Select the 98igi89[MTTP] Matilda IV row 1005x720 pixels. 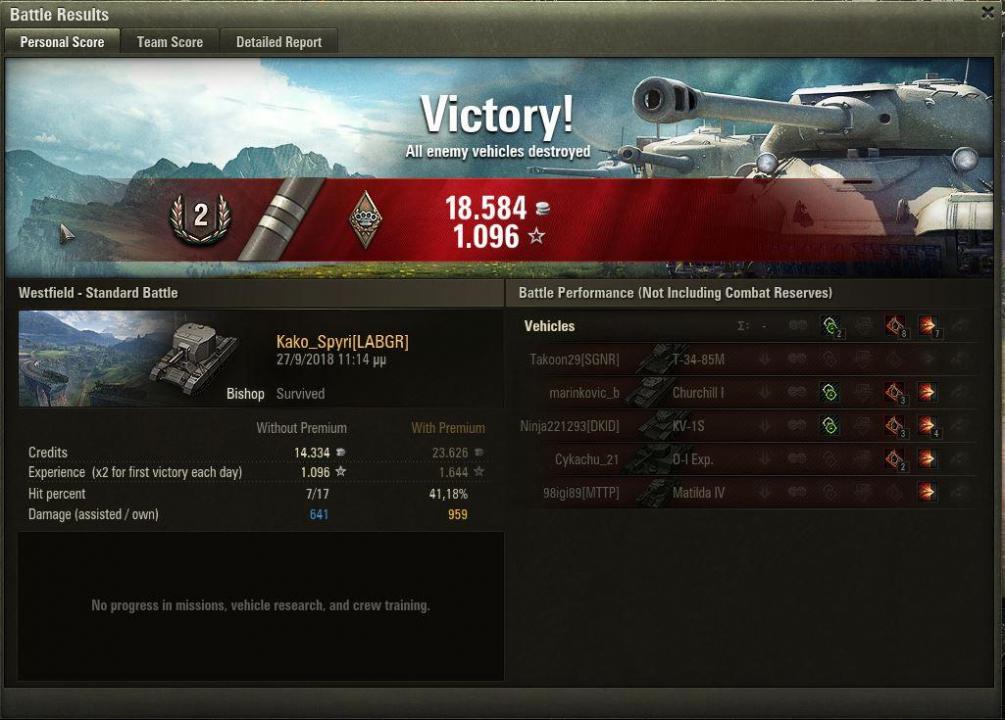[750, 493]
